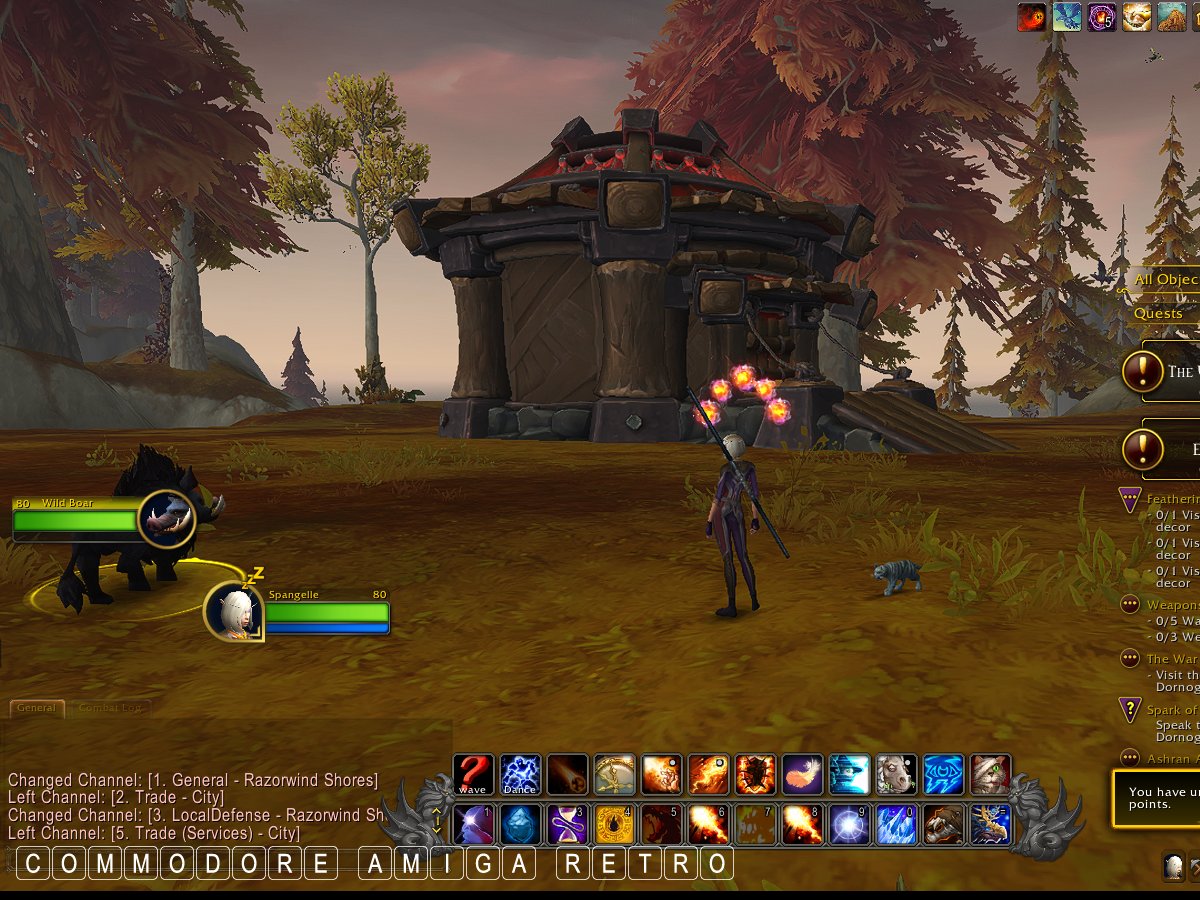Image resolution: width=1200 pixels, height=900 pixels.
Task: Open the Combat Log tab
Action: click(109, 708)
